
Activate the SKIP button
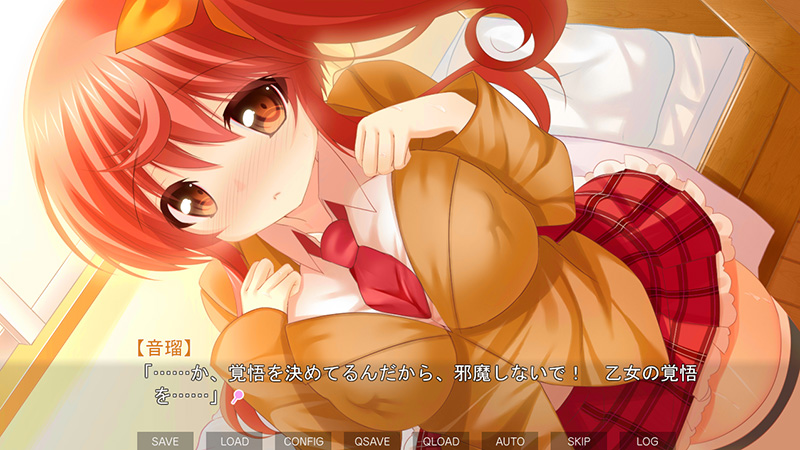(x=579, y=440)
